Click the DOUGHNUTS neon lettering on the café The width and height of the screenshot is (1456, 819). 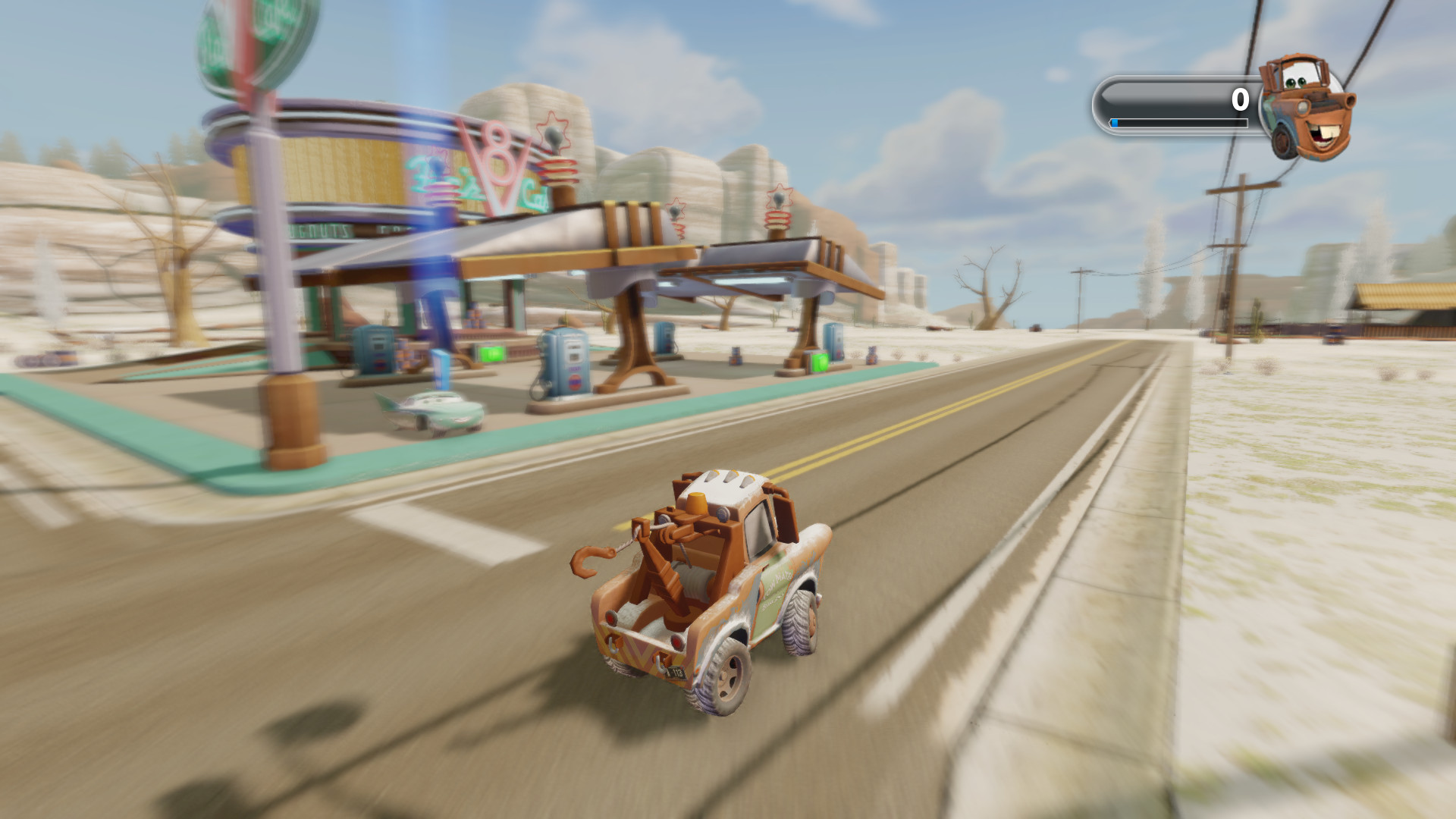click(x=318, y=231)
